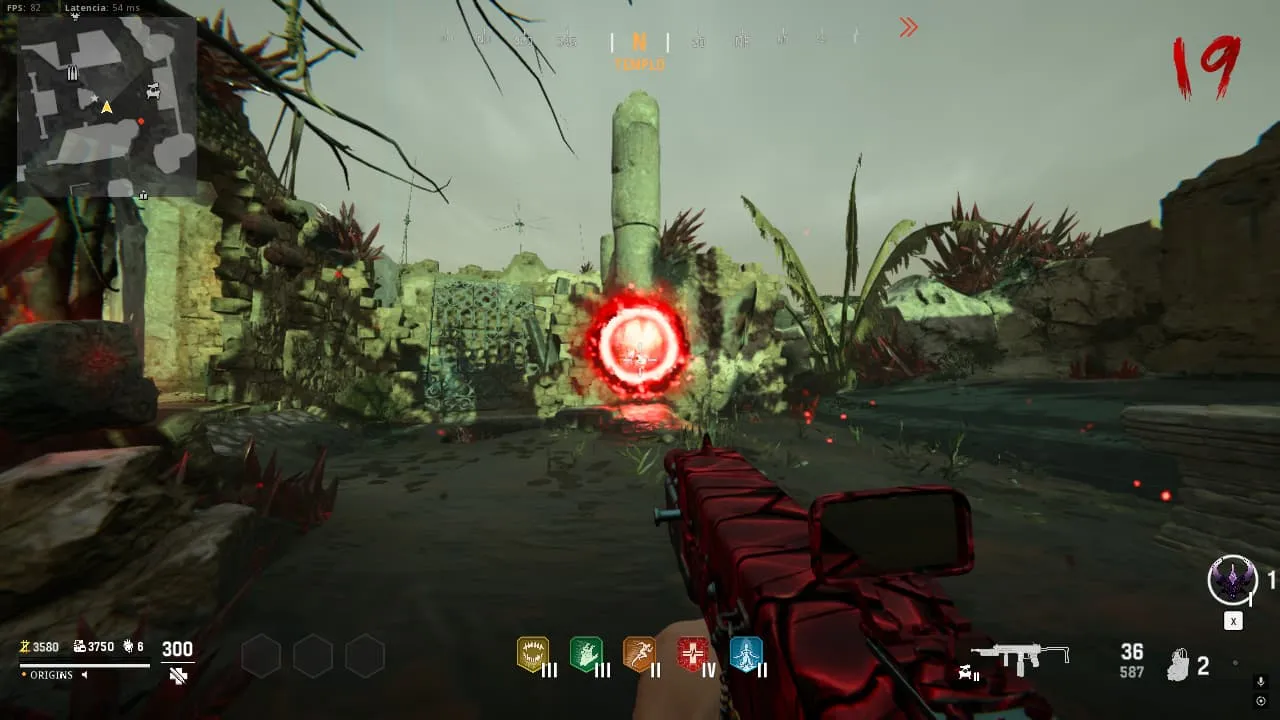Select the yellow fanged-mouth perk icon
Screen dimensions: 1280x720
point(532,654)
